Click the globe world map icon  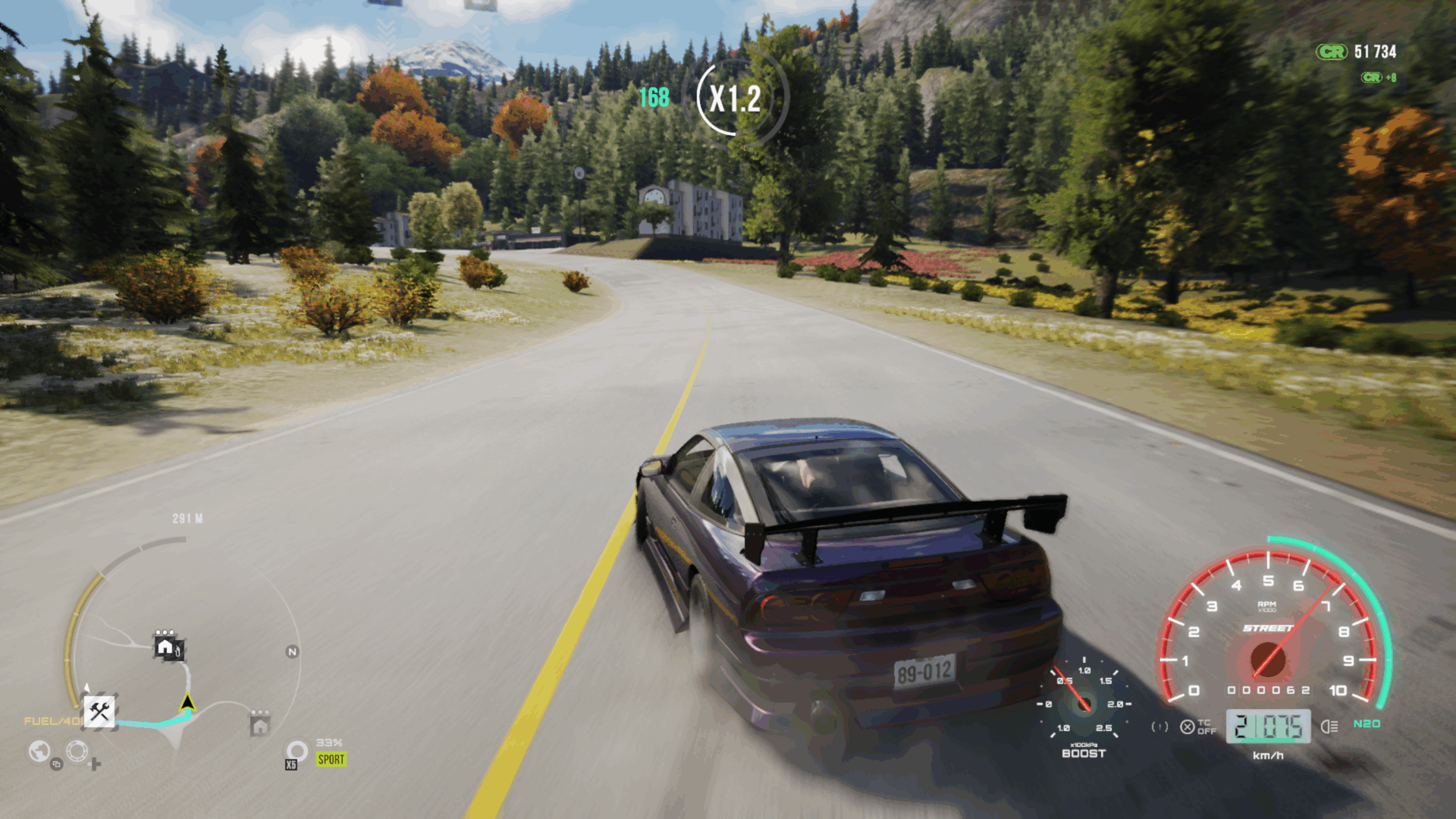[x=39, y=752]
